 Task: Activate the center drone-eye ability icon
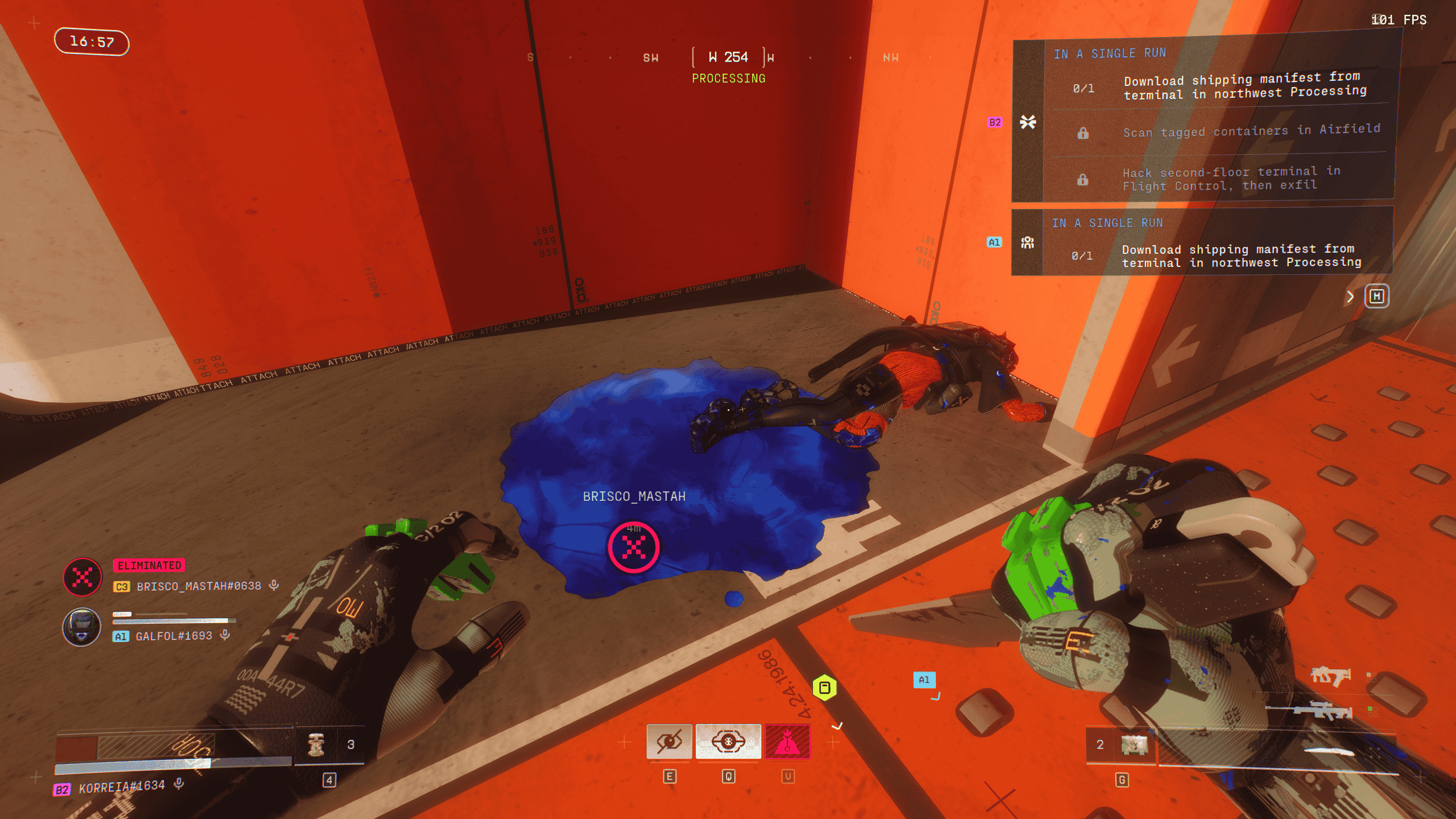(x=728, y=741)
